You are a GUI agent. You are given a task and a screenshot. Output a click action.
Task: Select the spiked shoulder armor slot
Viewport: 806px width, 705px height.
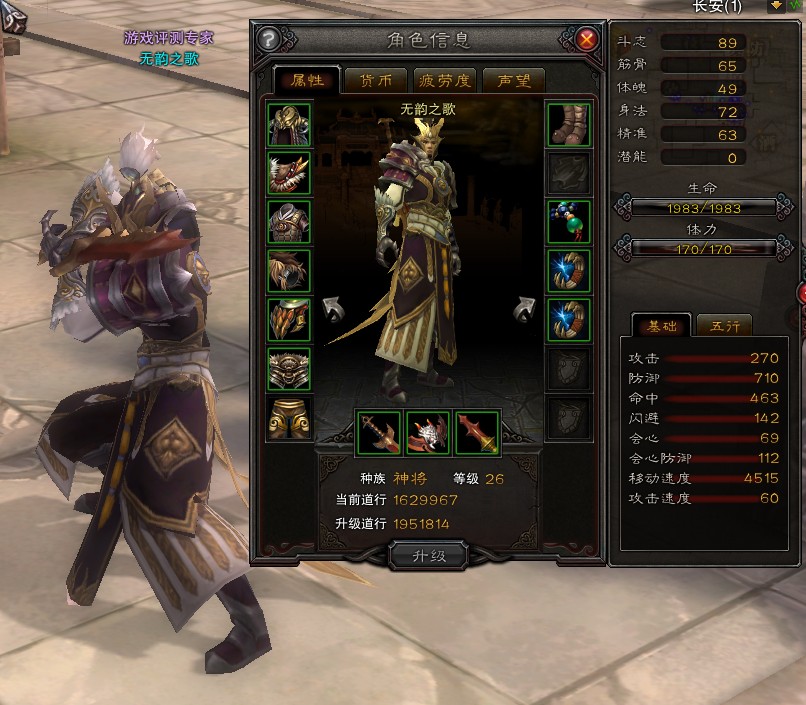click(289, 173)
